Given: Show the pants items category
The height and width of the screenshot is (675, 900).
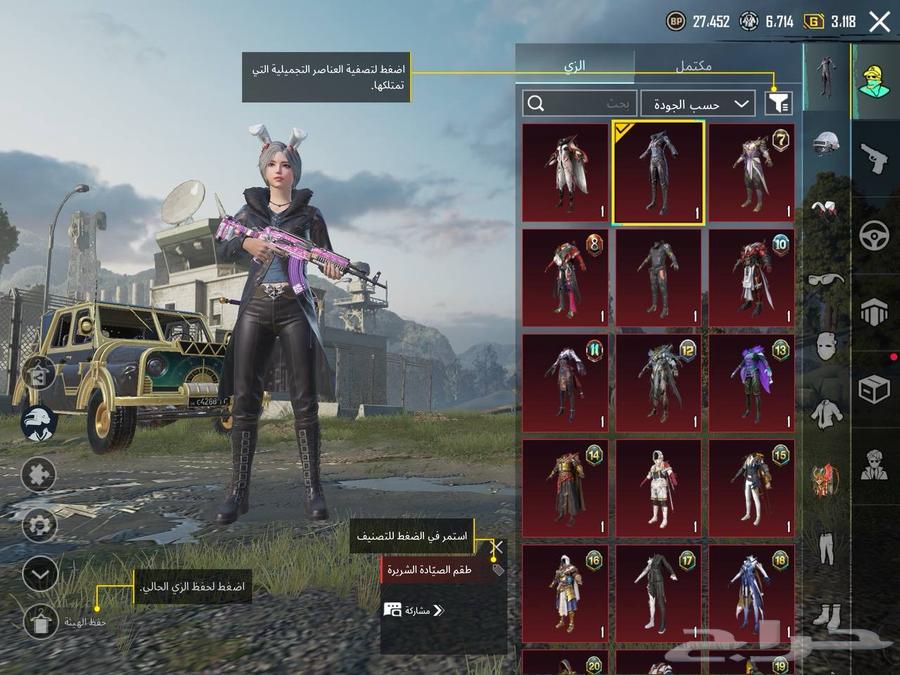Looking at the screenshot, I should [826, 547].
